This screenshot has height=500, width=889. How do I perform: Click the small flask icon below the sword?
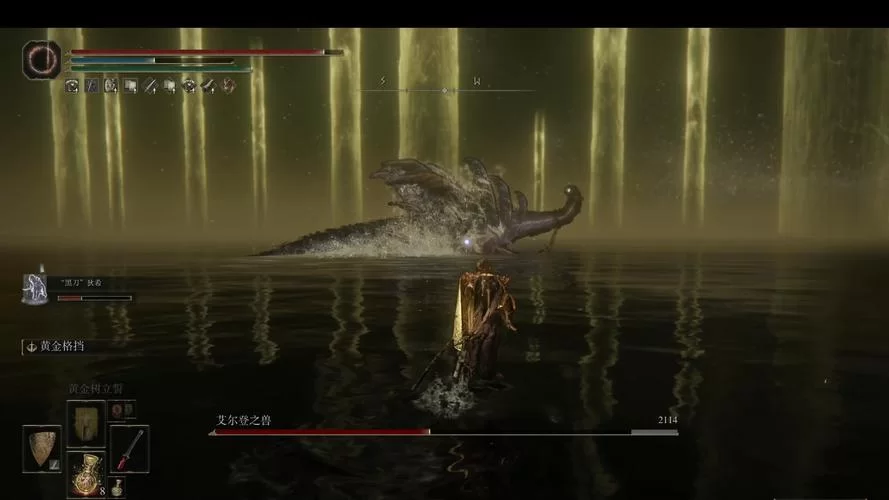point(117,487)
